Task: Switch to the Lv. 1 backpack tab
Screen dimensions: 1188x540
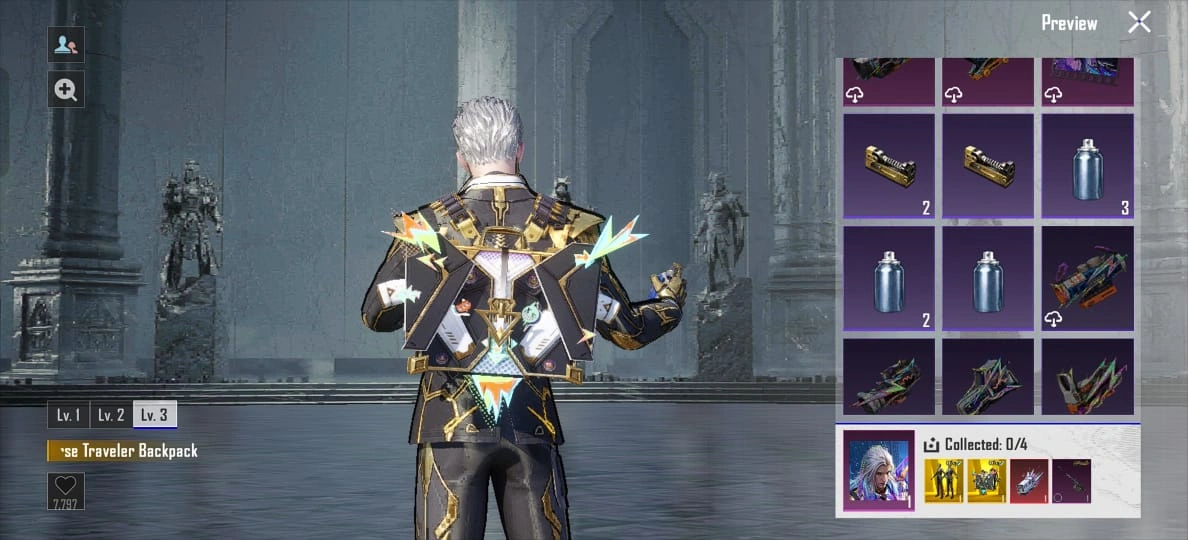Action: point(68,415)
